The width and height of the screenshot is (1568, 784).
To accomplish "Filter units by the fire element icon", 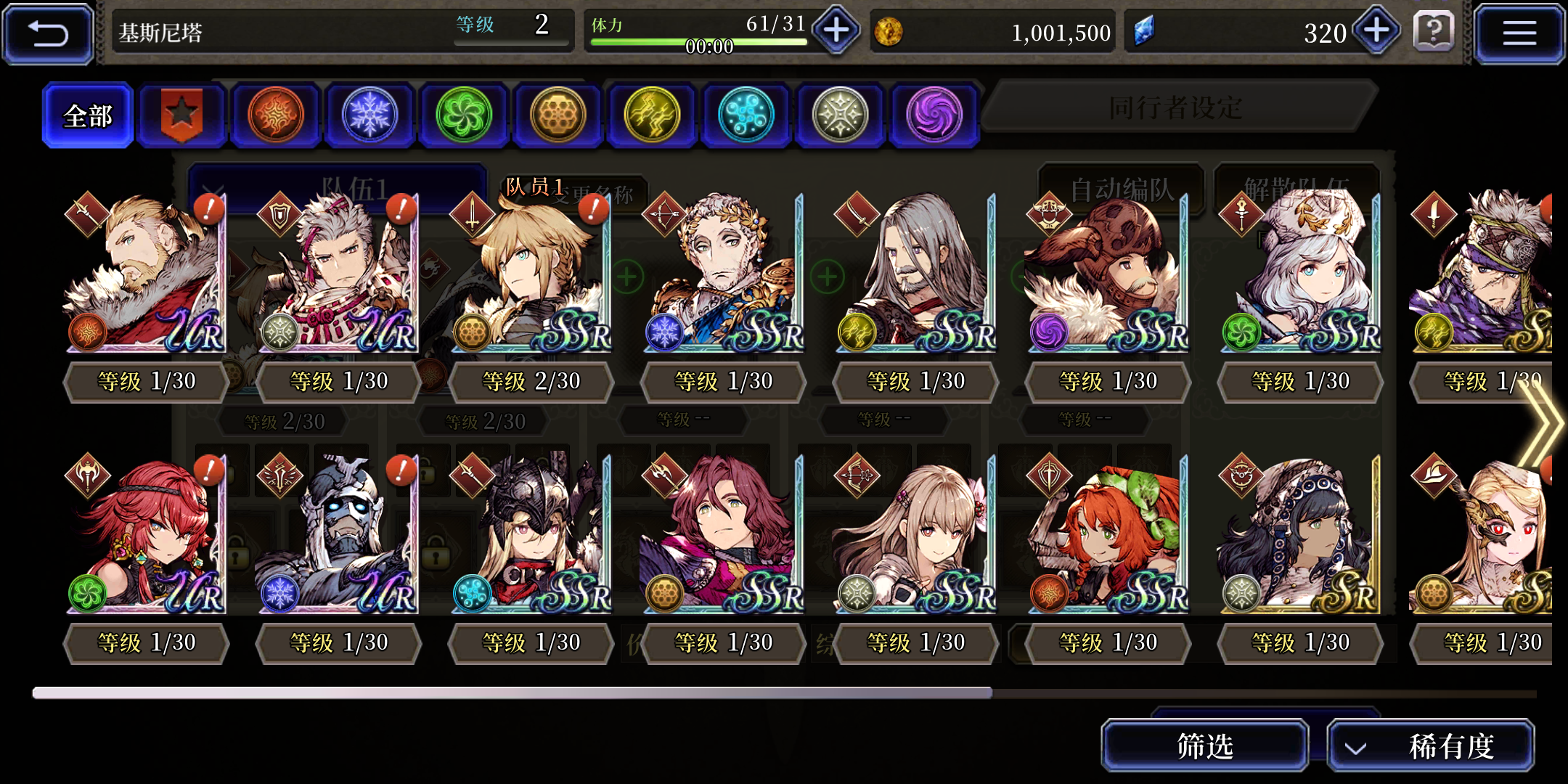I will pos(277,115).
